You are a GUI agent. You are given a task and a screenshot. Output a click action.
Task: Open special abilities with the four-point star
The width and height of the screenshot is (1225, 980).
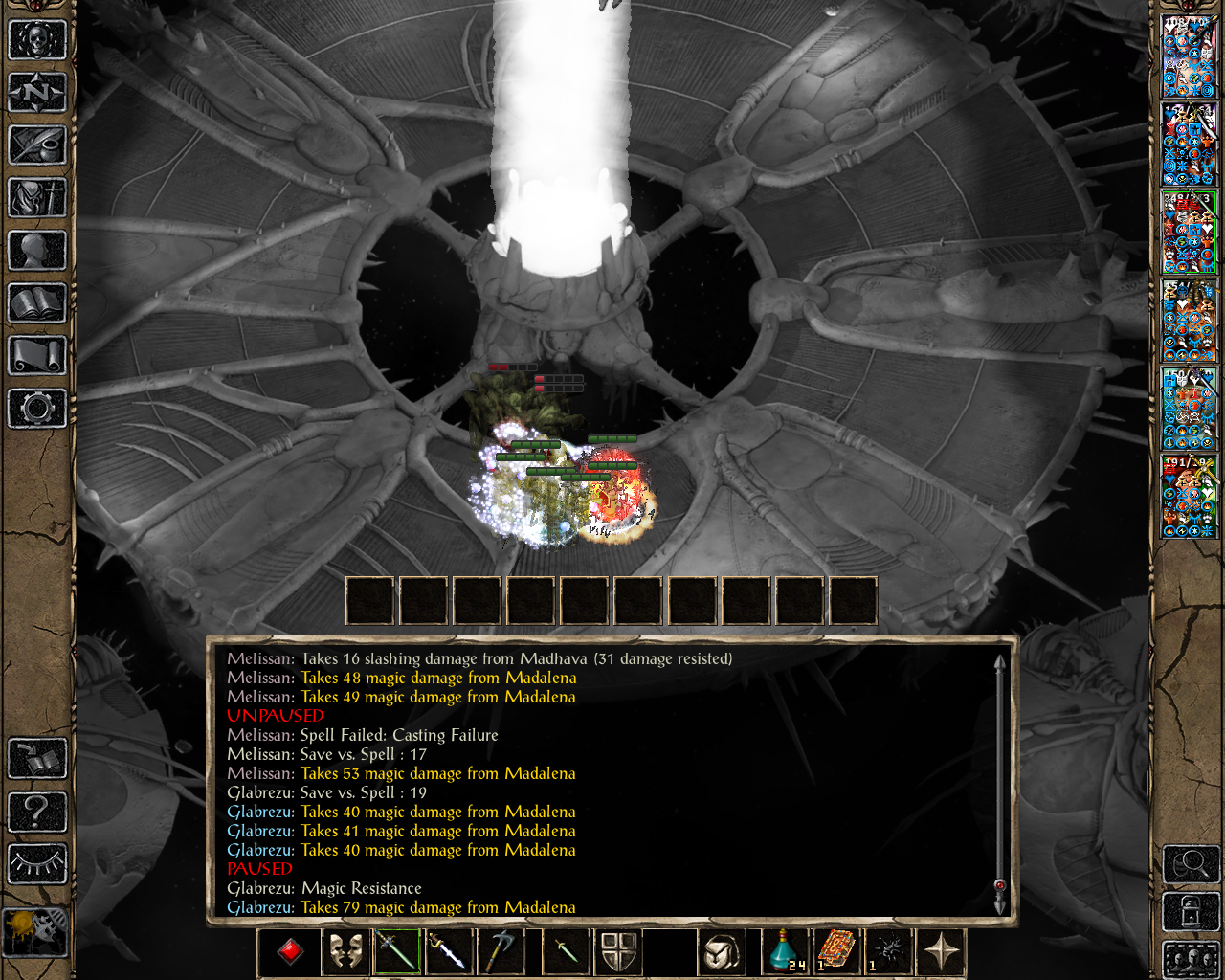[942, 951]
